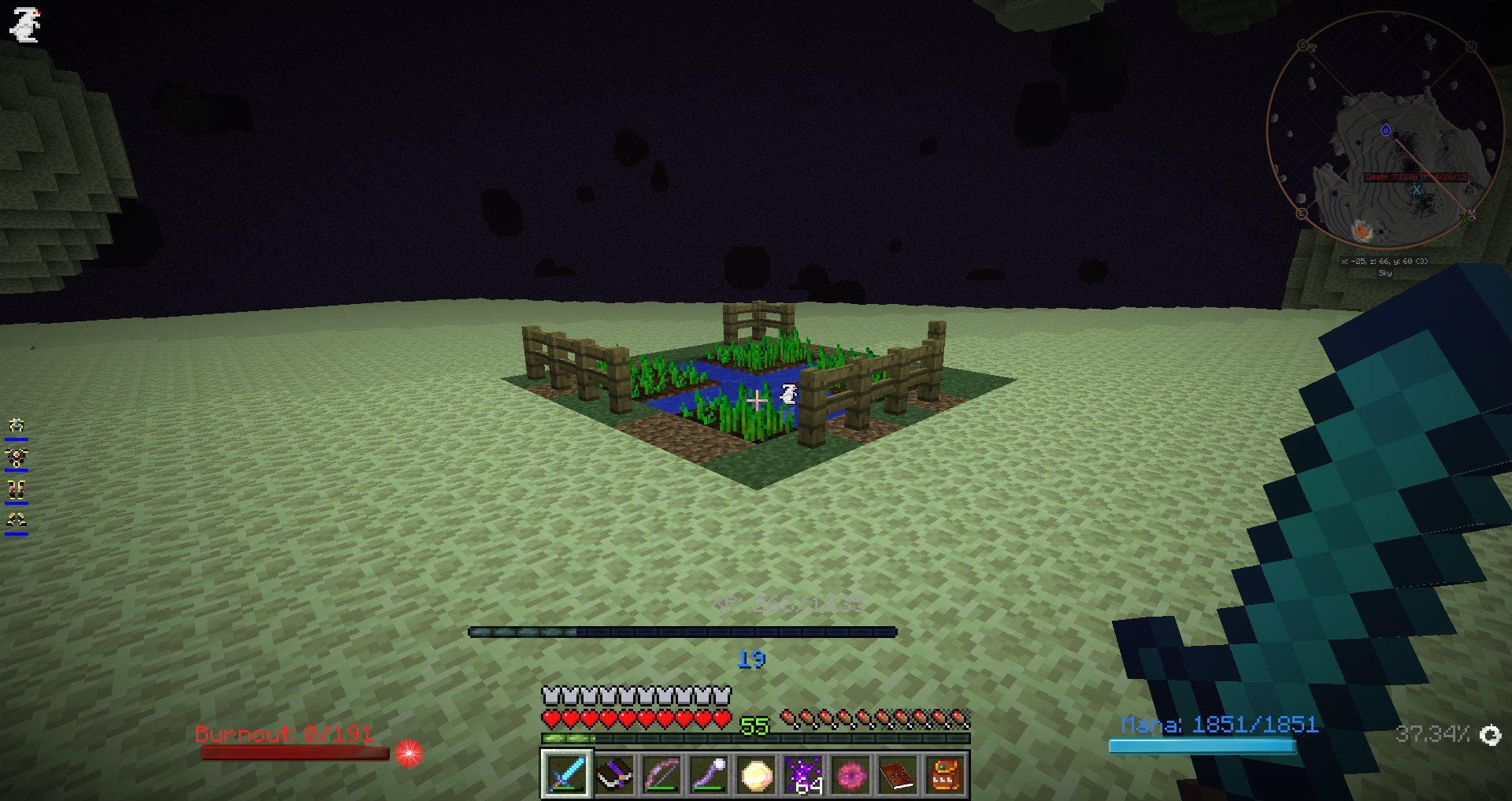Viewport: 1512px width, 801px height.
Task: Select the Death waypoint label on minimap
Action: pos(1415,177)
